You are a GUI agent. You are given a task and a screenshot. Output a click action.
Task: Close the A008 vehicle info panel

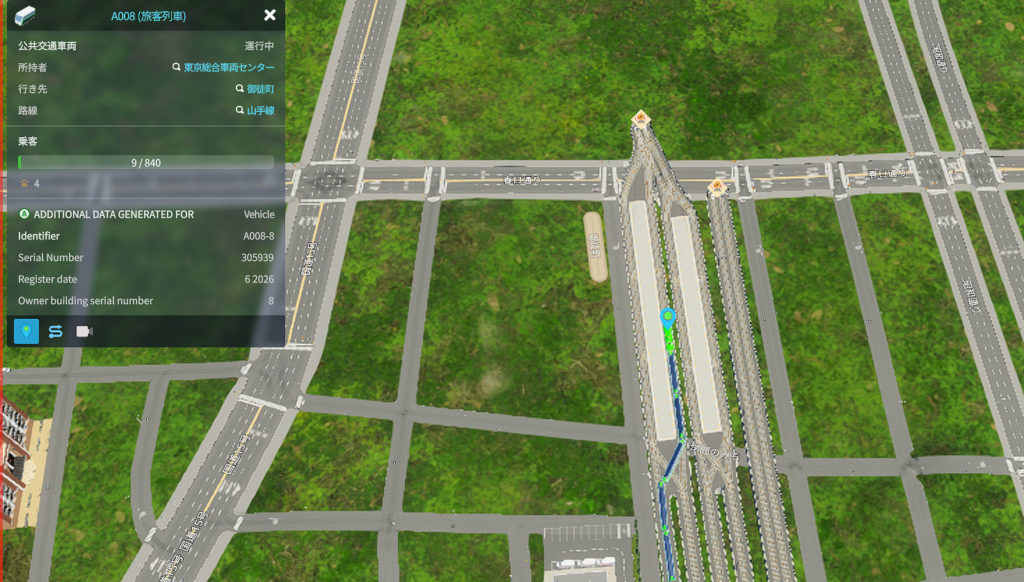(x=269, y=15)
